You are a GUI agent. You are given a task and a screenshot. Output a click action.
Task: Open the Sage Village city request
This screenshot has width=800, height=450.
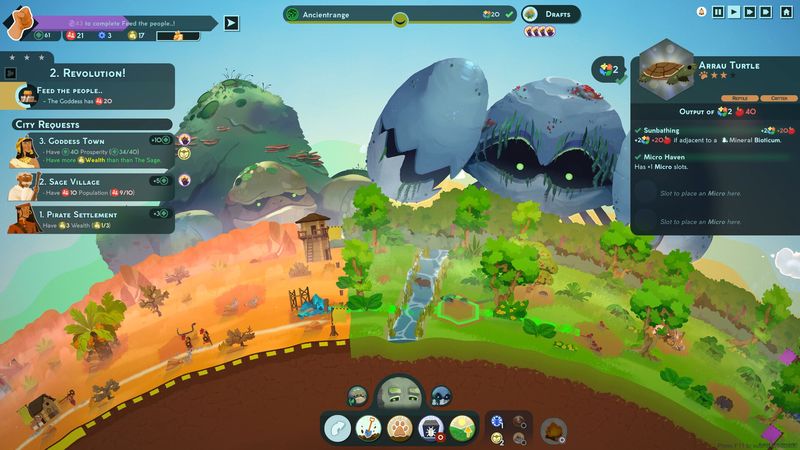click(x=90, y=187)
